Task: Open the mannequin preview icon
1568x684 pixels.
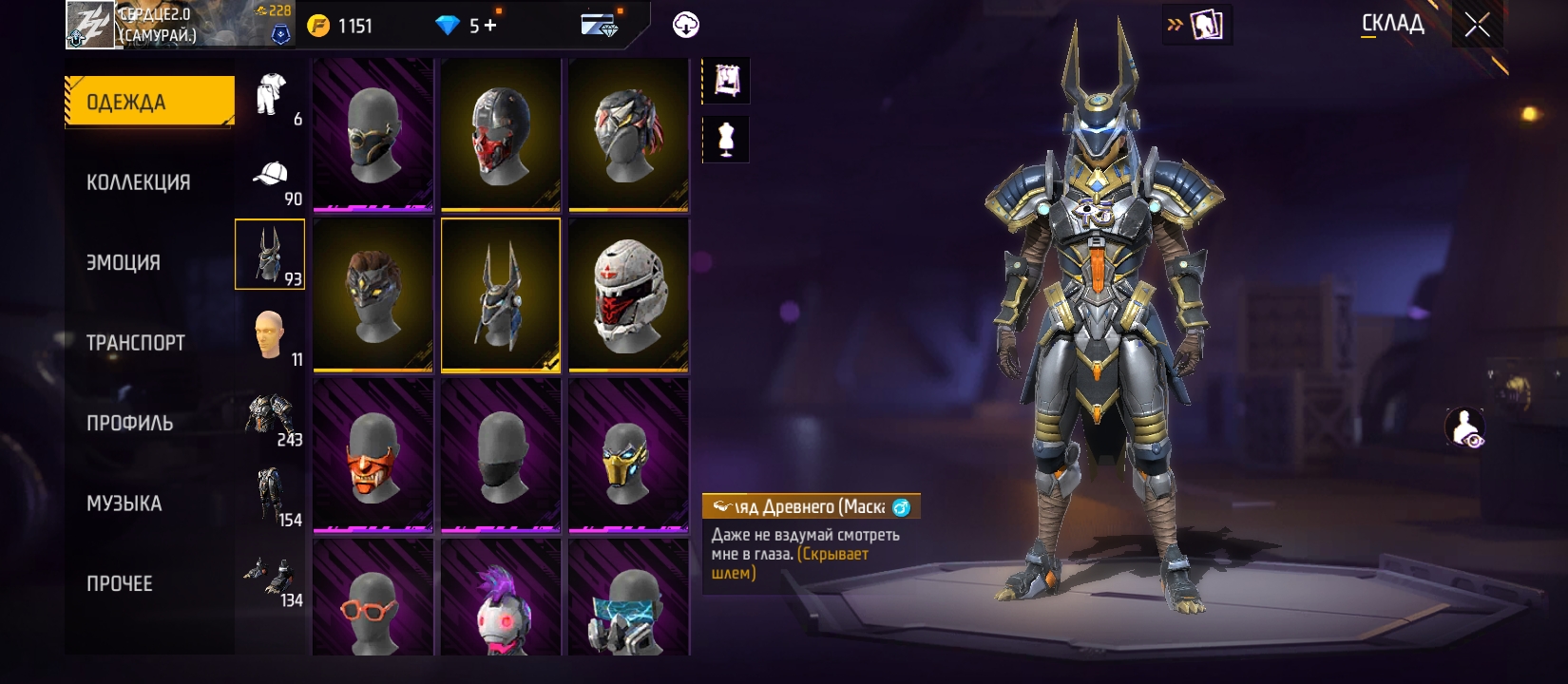Action: [x=726, y=139]
